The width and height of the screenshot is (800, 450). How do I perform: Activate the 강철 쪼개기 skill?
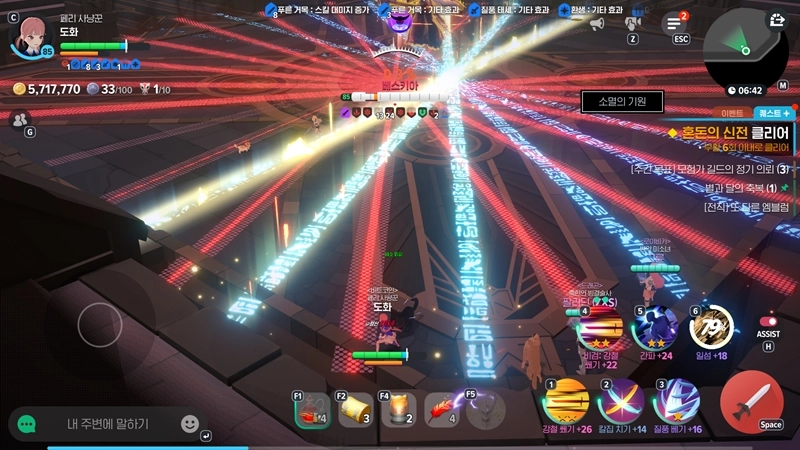click(565, 401)
